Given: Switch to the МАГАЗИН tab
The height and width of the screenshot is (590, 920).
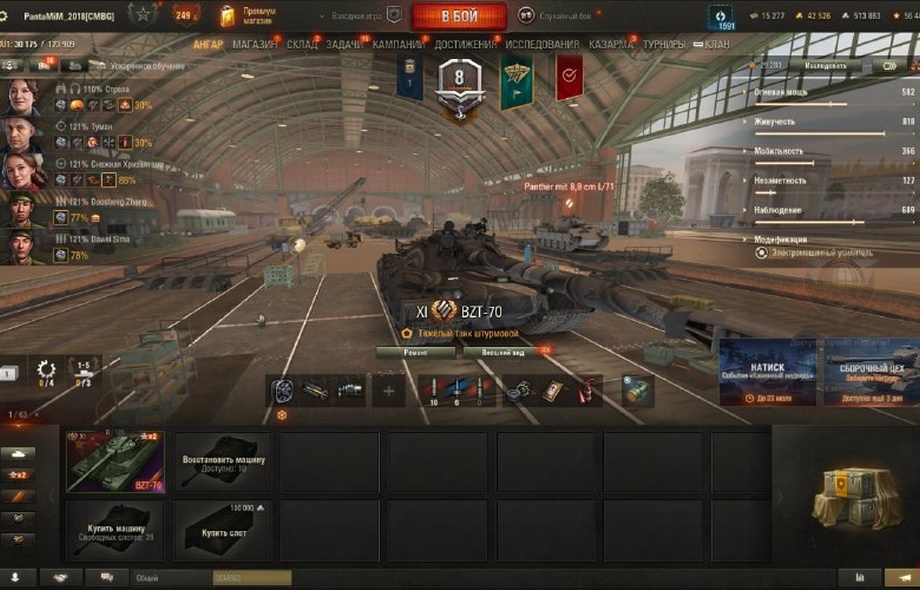Looking at the screenshot, I should pos(256,45).
